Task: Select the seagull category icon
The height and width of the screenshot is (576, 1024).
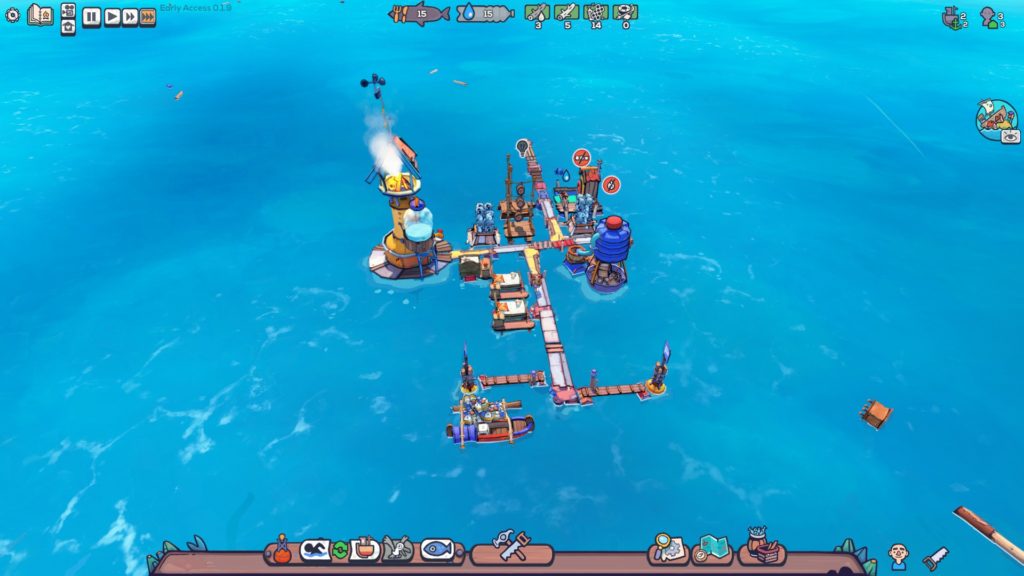Action: pos(397,549)
